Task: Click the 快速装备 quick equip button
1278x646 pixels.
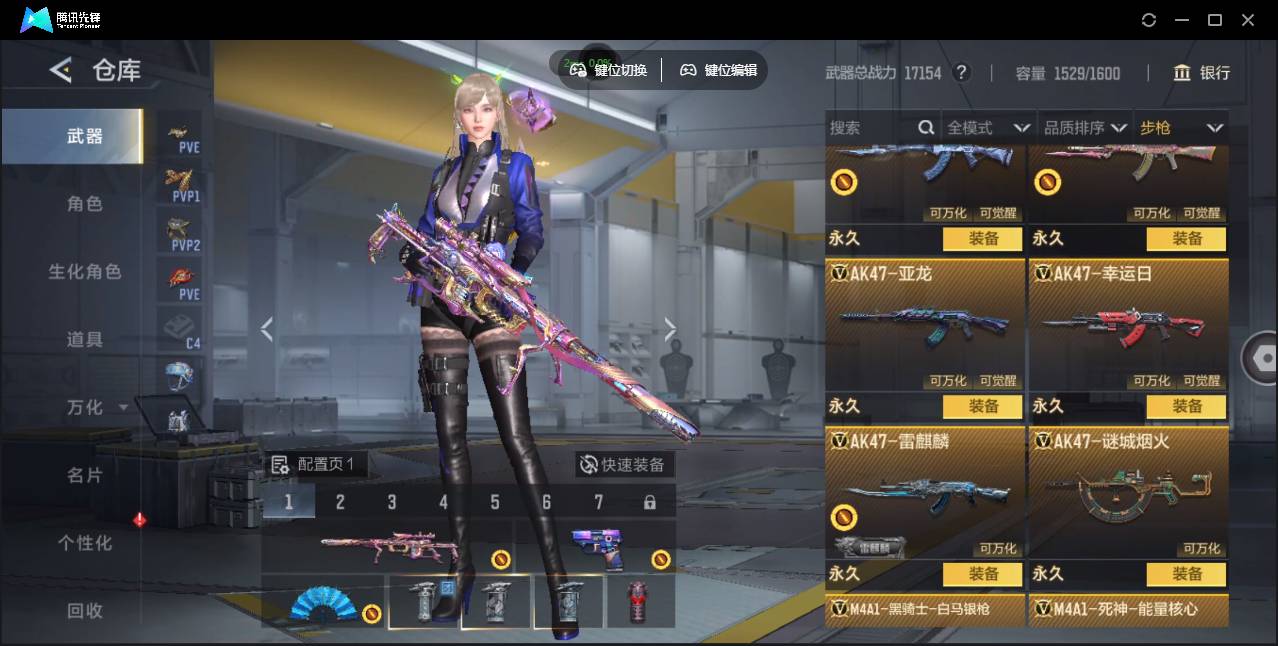Action: click(624, 464)
